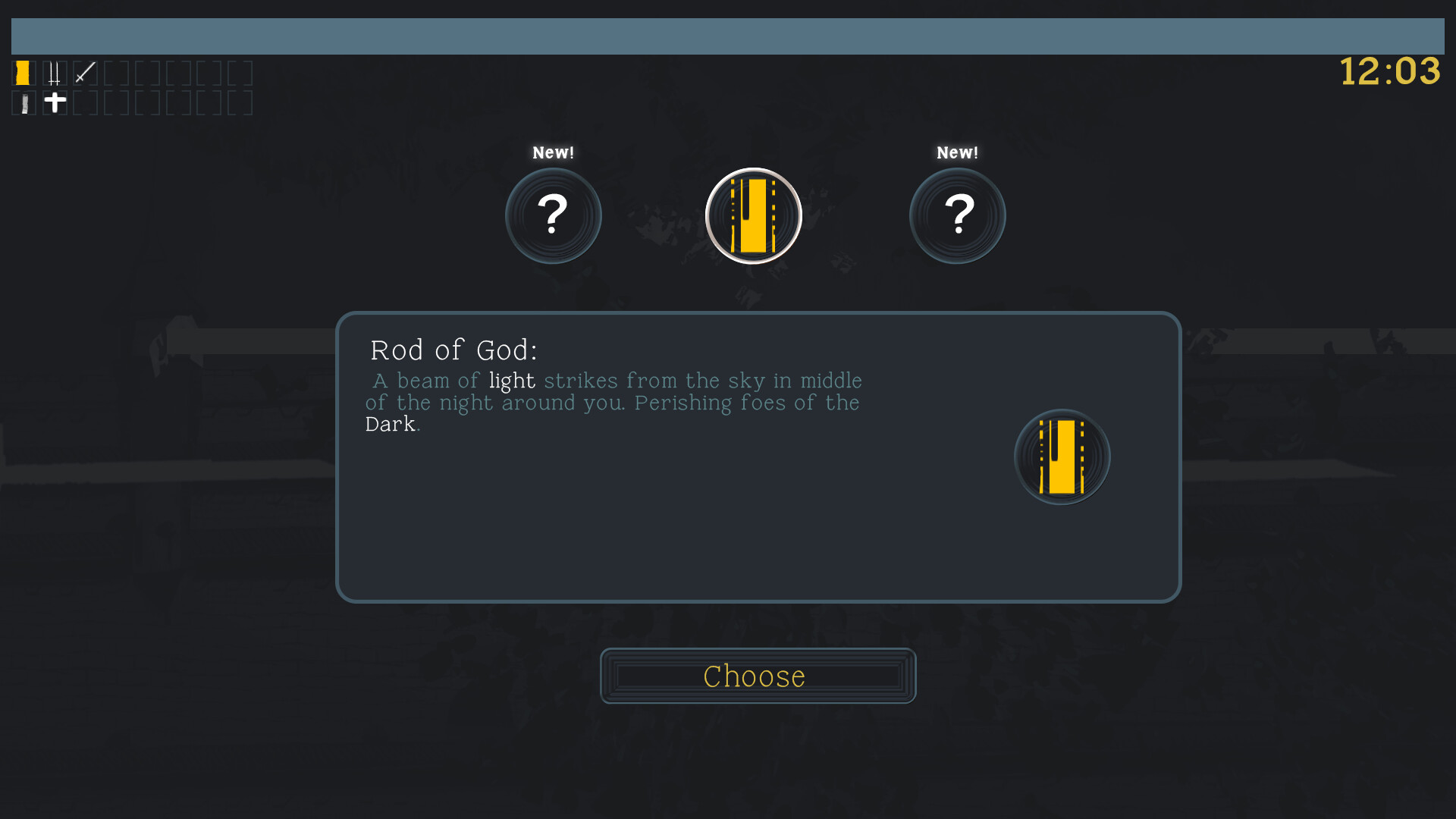Select the grey strip item slot

(24, 103)
